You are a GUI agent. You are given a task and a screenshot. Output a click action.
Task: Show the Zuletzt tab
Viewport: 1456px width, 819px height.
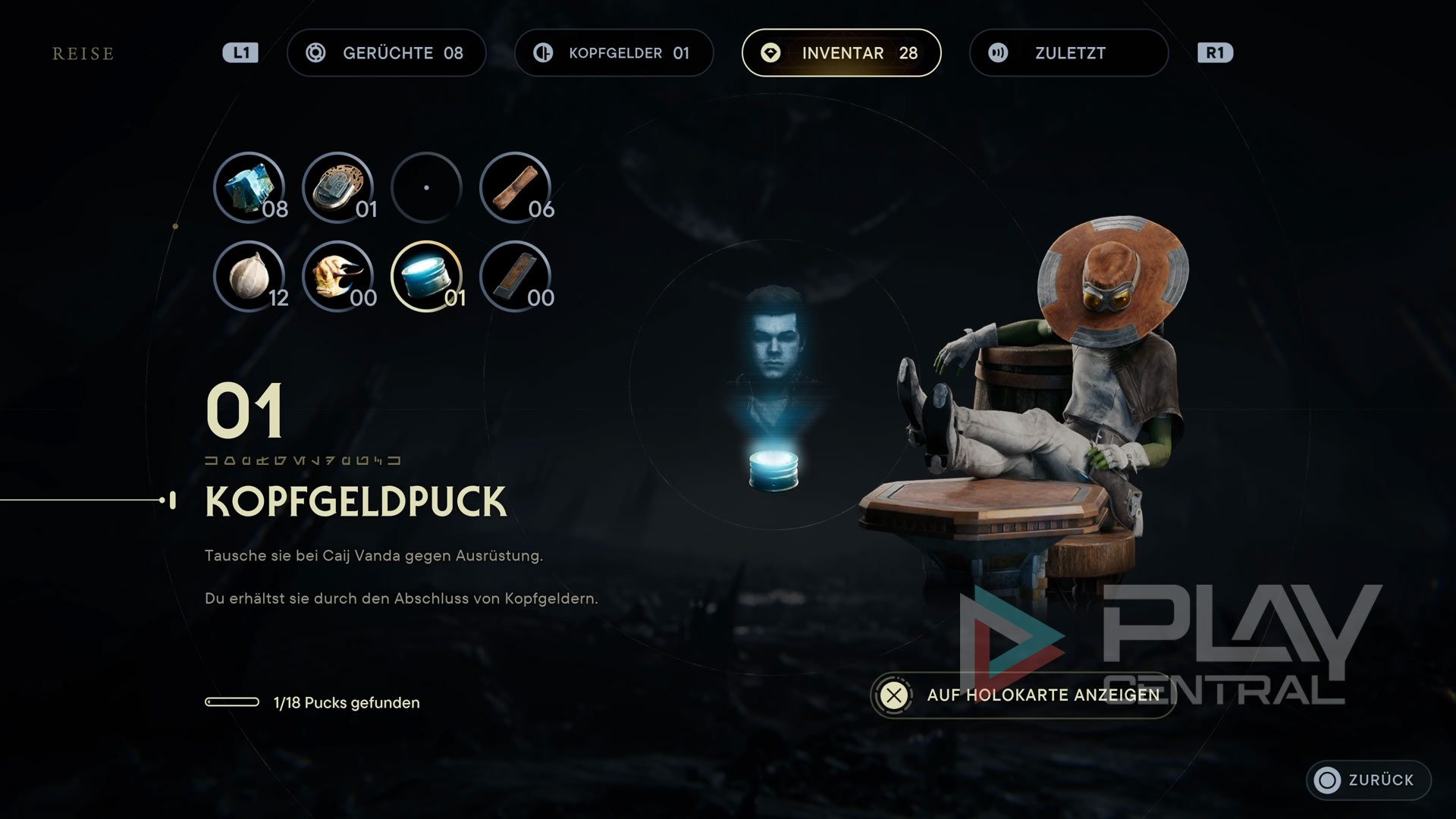point(1068,53)
